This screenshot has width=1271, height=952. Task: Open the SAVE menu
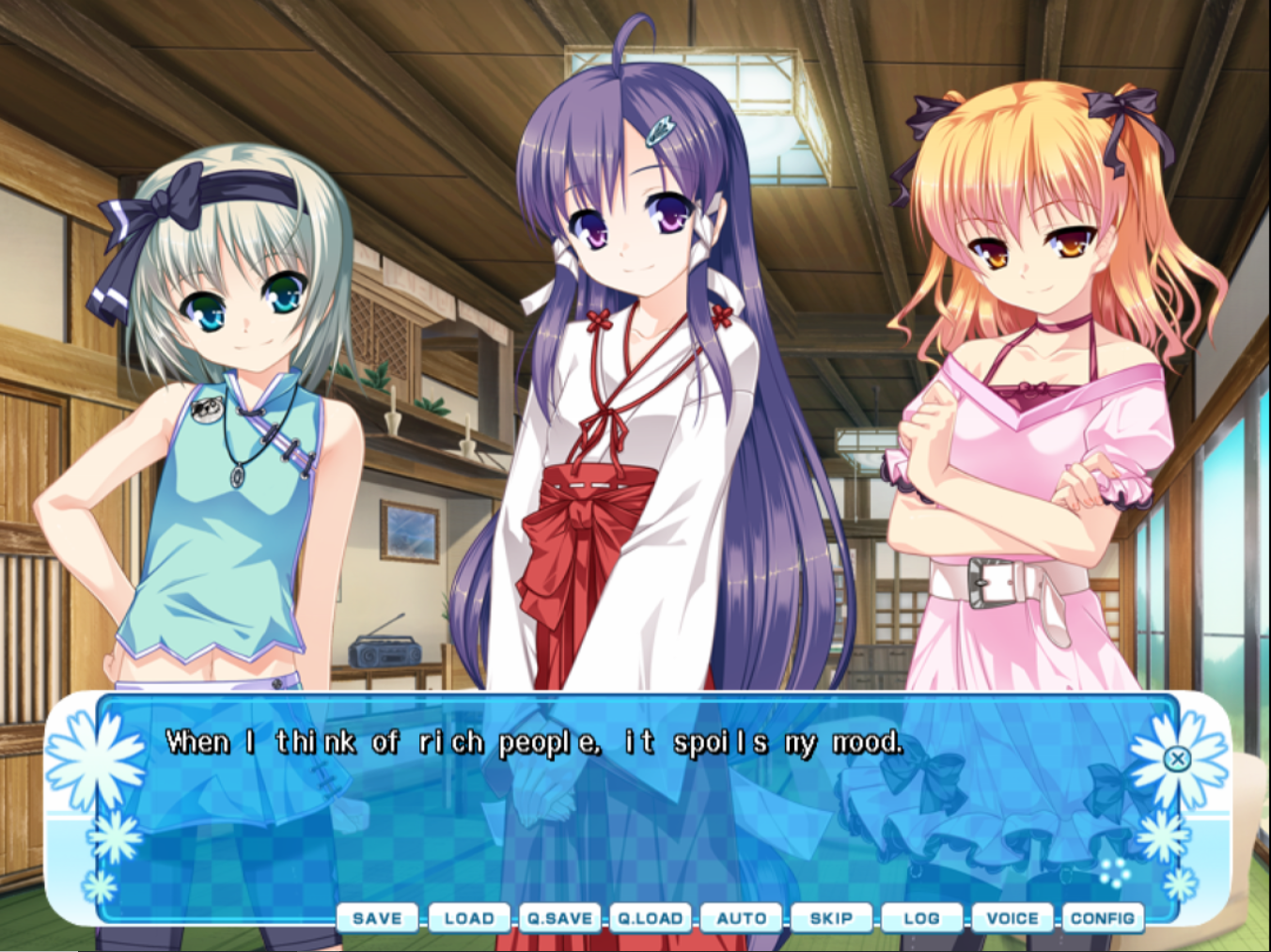[377, 918]
